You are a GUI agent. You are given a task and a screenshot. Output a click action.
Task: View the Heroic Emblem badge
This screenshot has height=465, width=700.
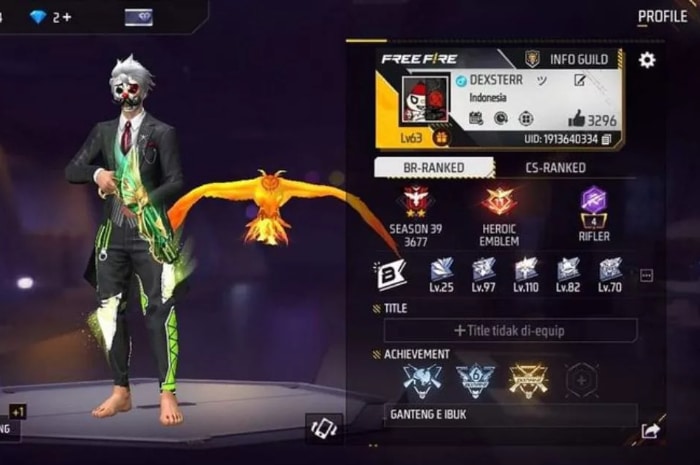pos(499,201)
